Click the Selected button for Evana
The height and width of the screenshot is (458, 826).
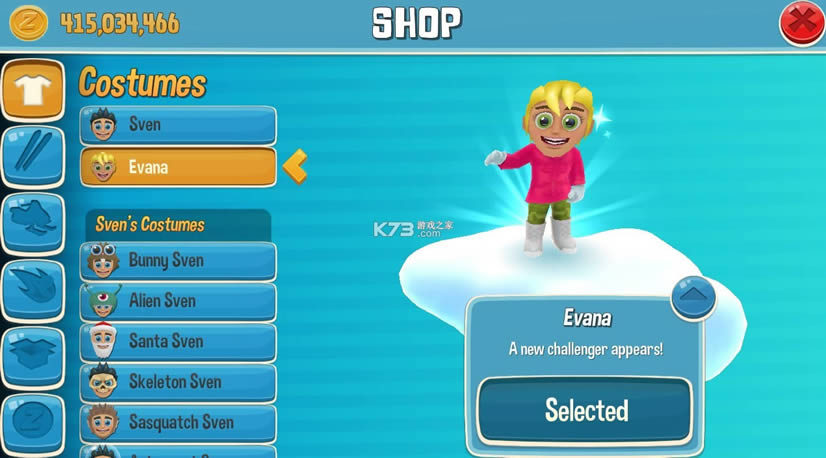point(585,410)
